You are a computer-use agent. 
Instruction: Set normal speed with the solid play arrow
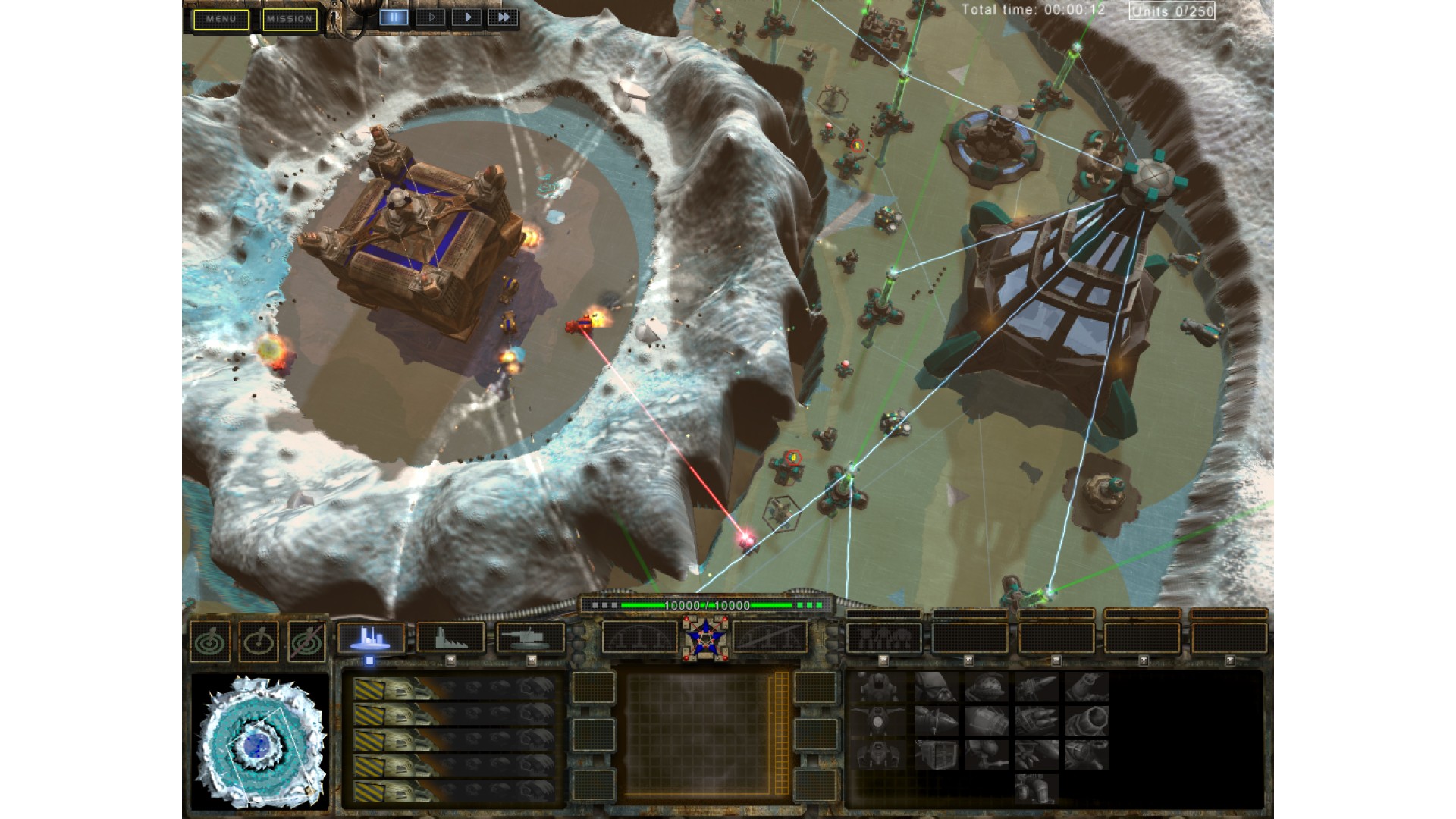coord(467,17)
